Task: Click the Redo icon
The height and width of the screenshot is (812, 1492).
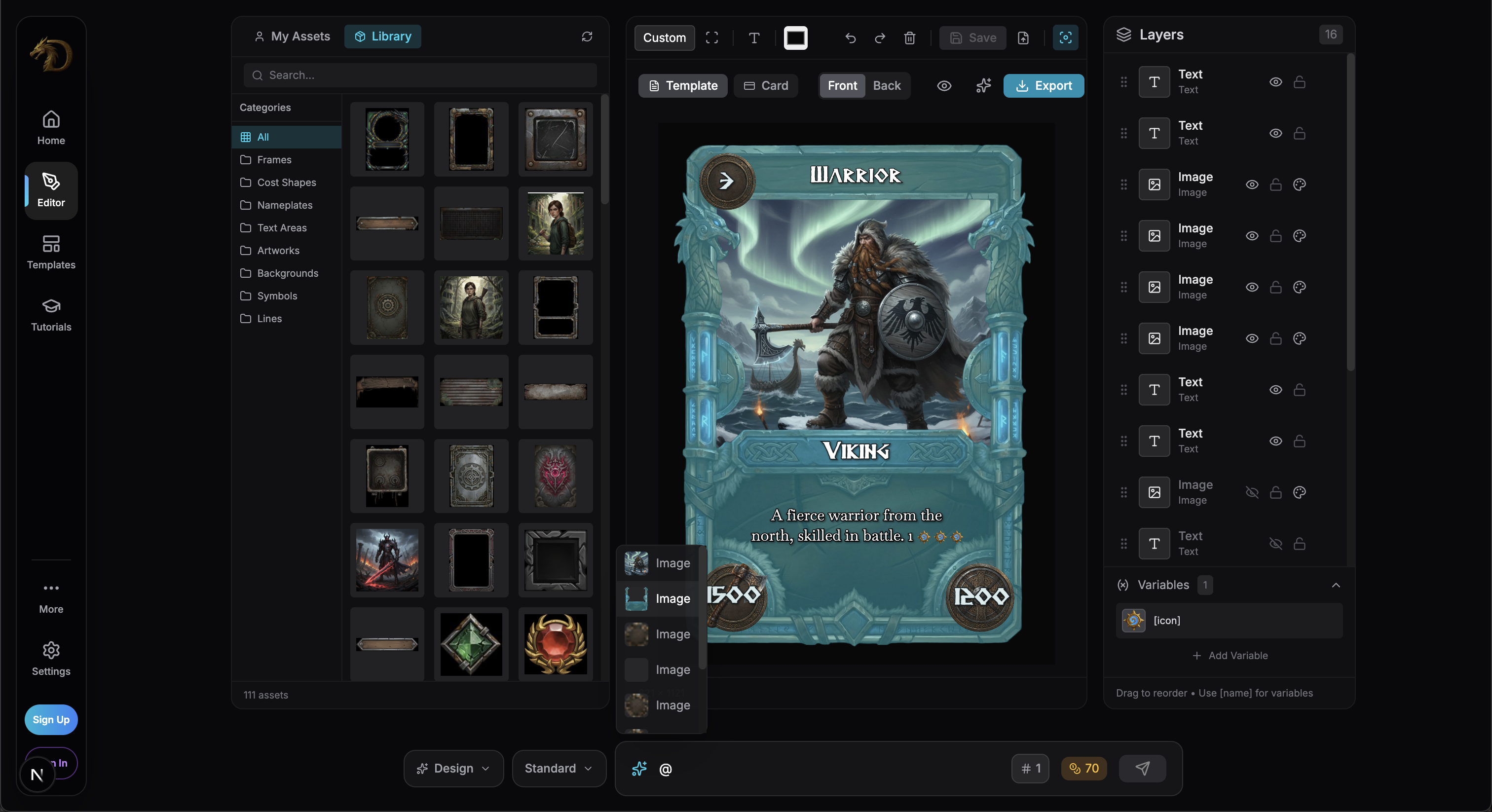Action: point(879,37)
